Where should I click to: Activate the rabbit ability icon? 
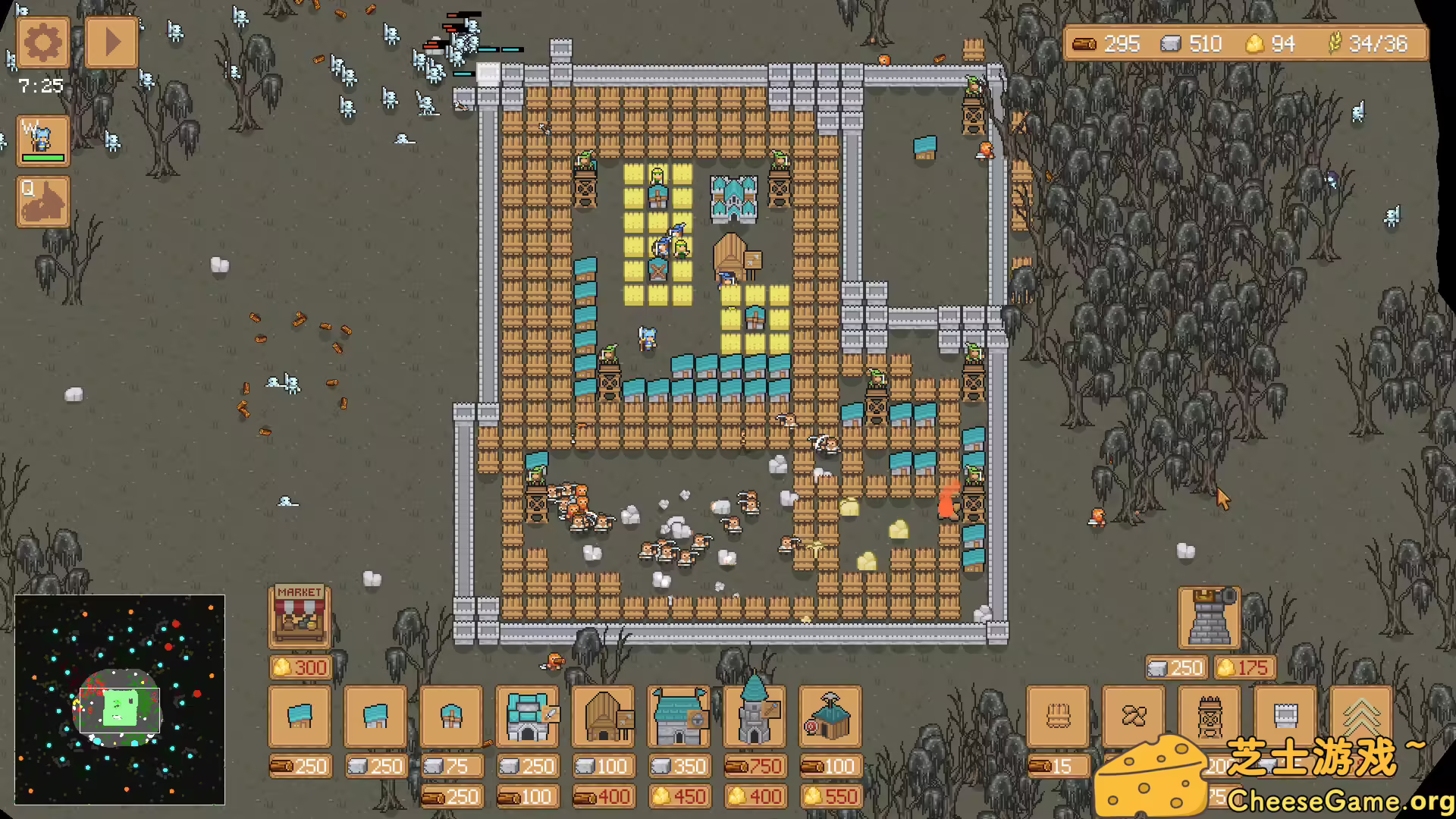(43, 202)
